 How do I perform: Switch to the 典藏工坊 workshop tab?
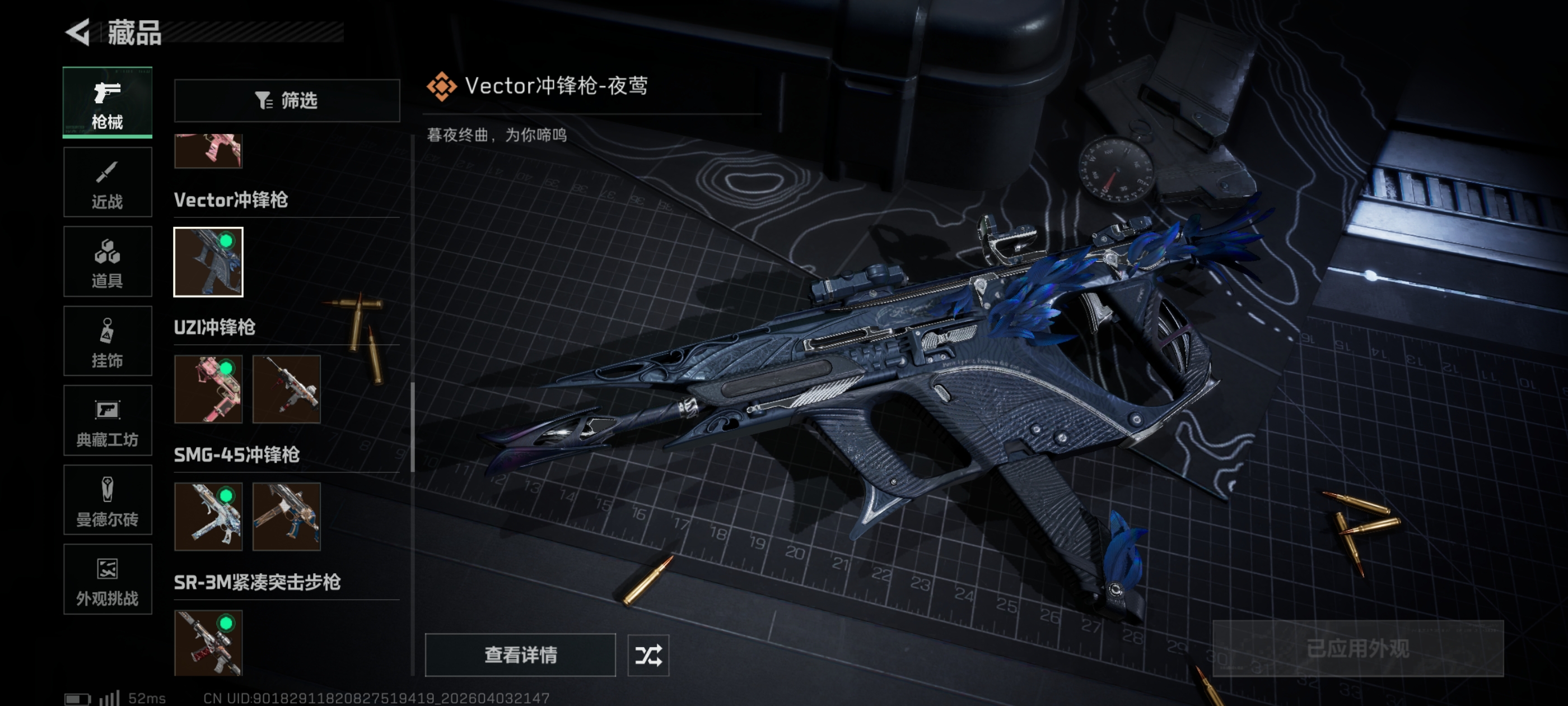pyautogui.click(x=107, y=421)
